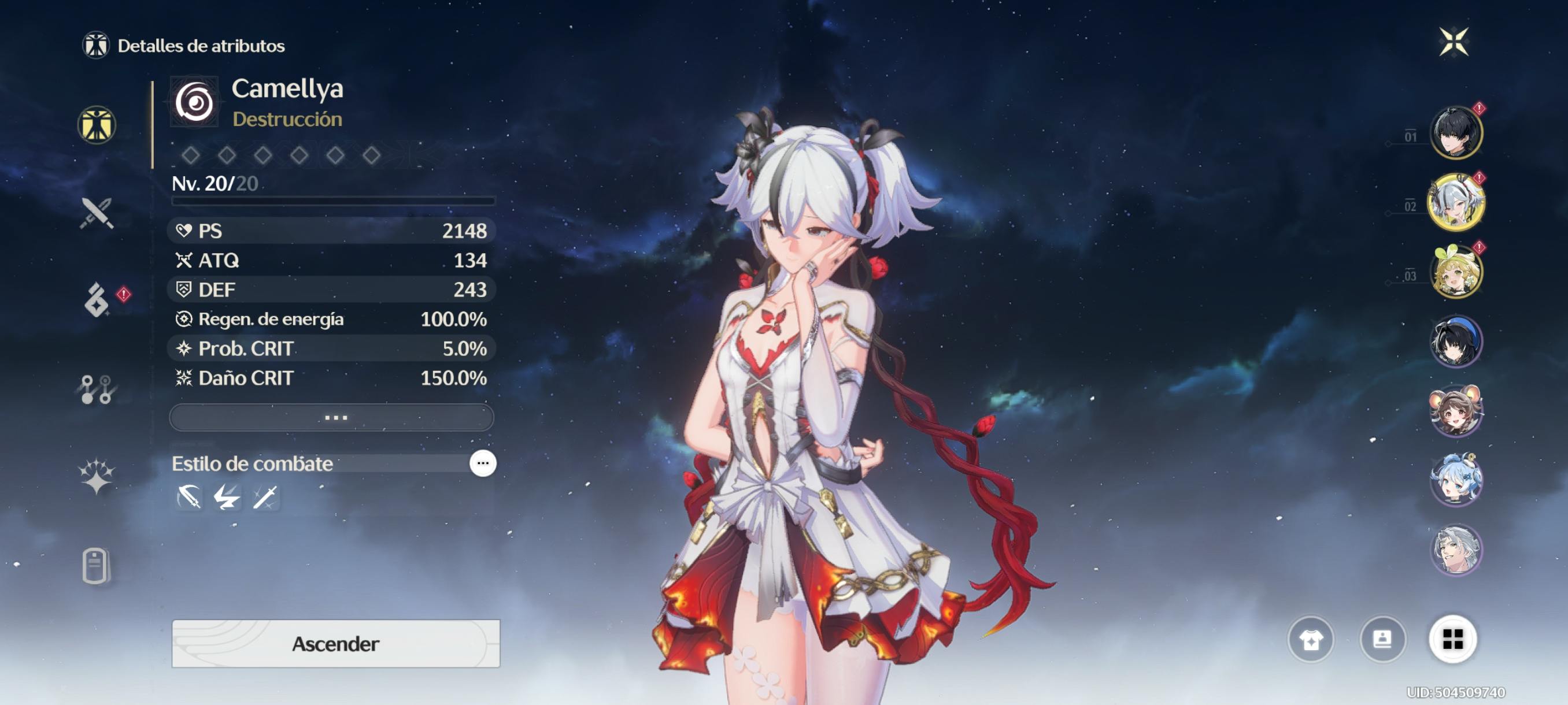Select the attributes tab with the human figure icon
The width and height of the screenshot is (1568, 705).
[97, 125]
